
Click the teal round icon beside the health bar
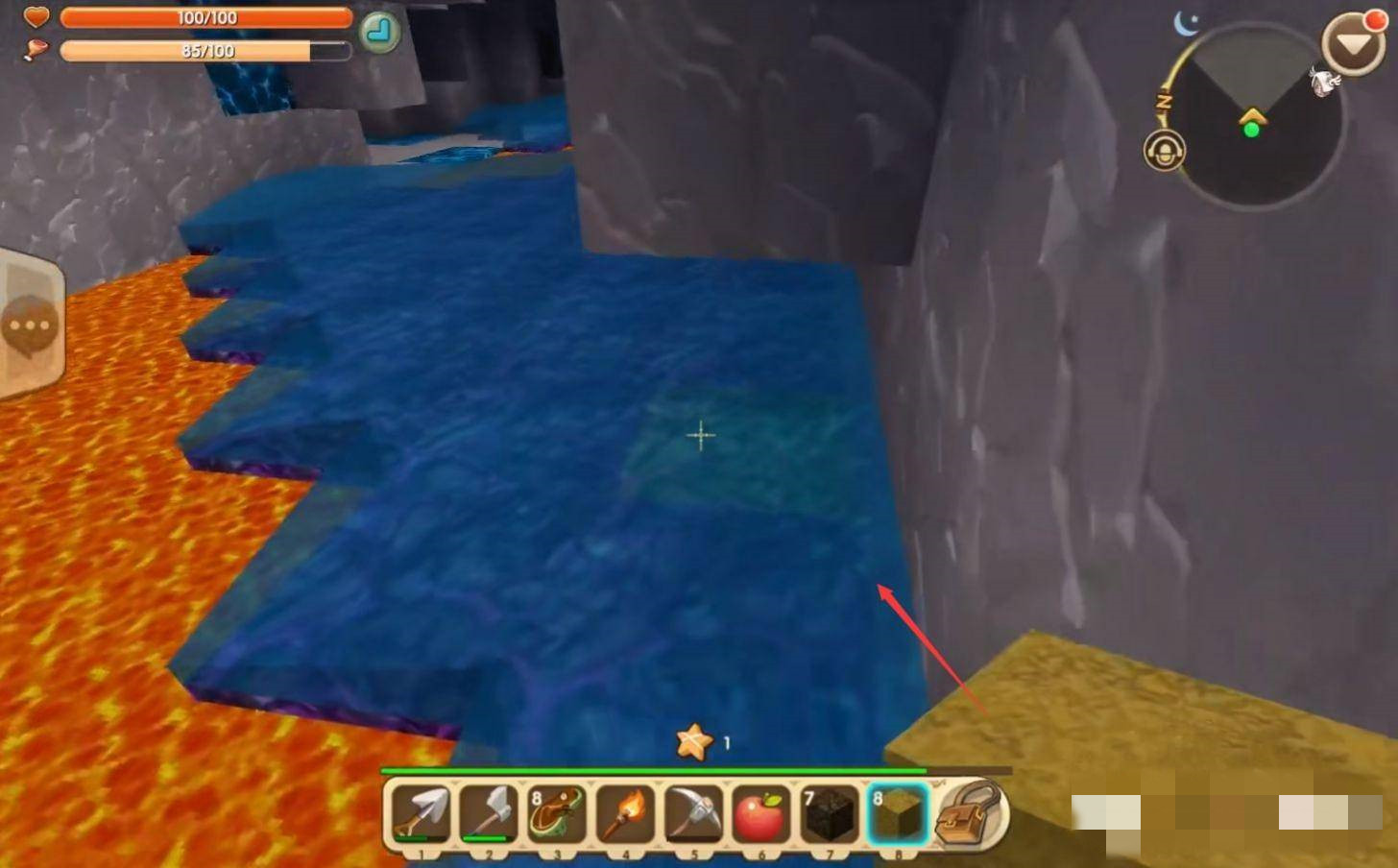click(380, 33)
